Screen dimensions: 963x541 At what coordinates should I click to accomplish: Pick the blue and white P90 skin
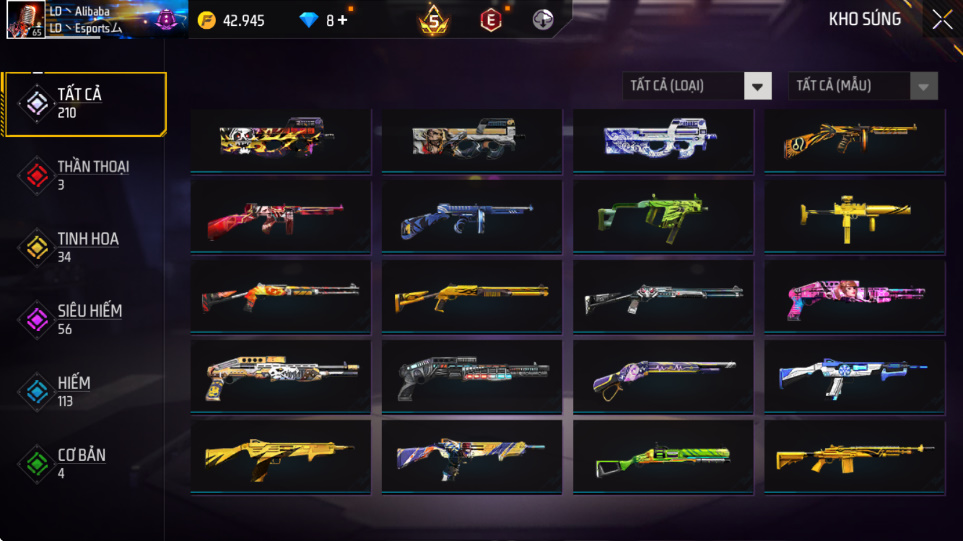[662, 139]
